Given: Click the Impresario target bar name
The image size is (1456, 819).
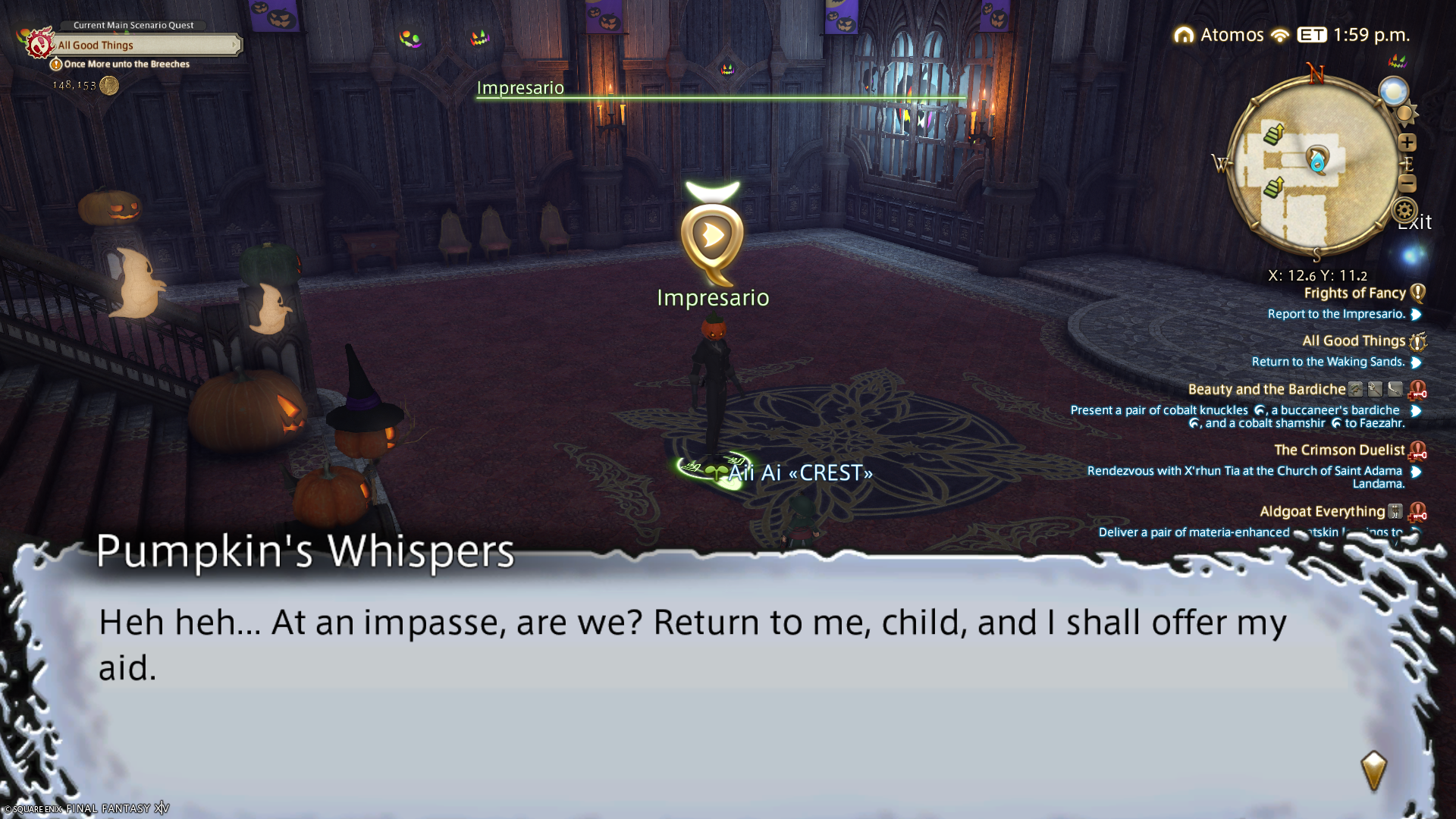Looking at the screenshot, I should [520, 88].
